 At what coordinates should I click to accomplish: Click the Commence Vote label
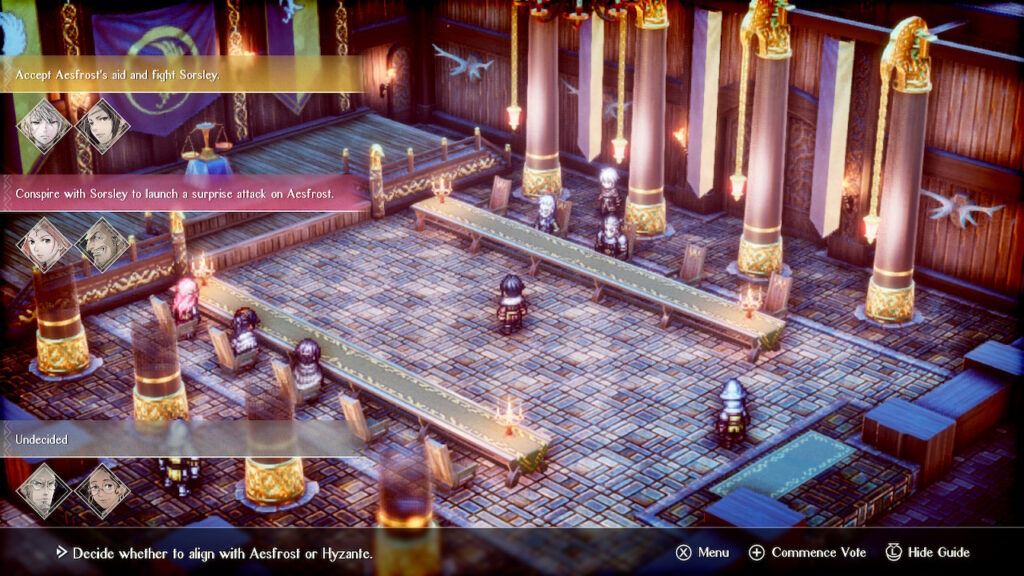pyautogui.click(x=818, y=552)
